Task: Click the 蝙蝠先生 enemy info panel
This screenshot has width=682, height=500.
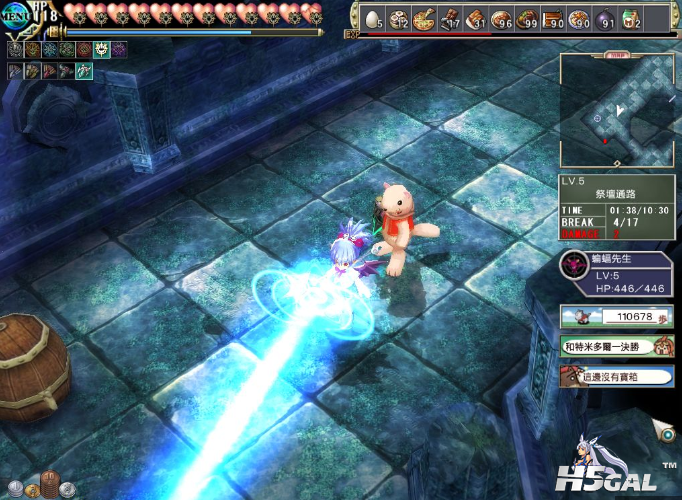Action: click(616, 274)
